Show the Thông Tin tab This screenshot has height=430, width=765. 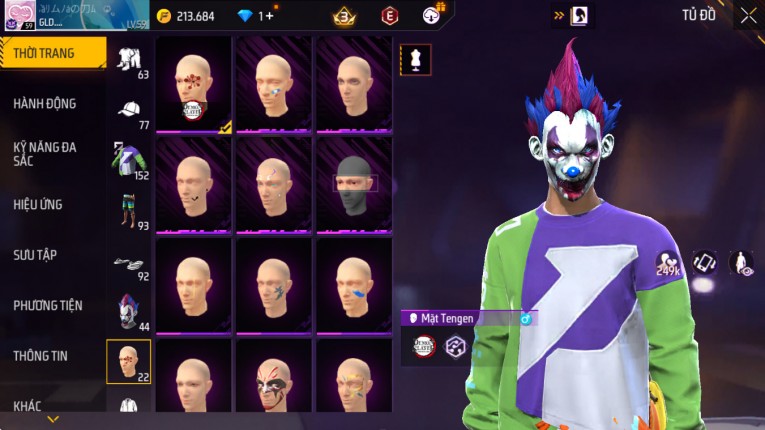[x=41, y=355]
